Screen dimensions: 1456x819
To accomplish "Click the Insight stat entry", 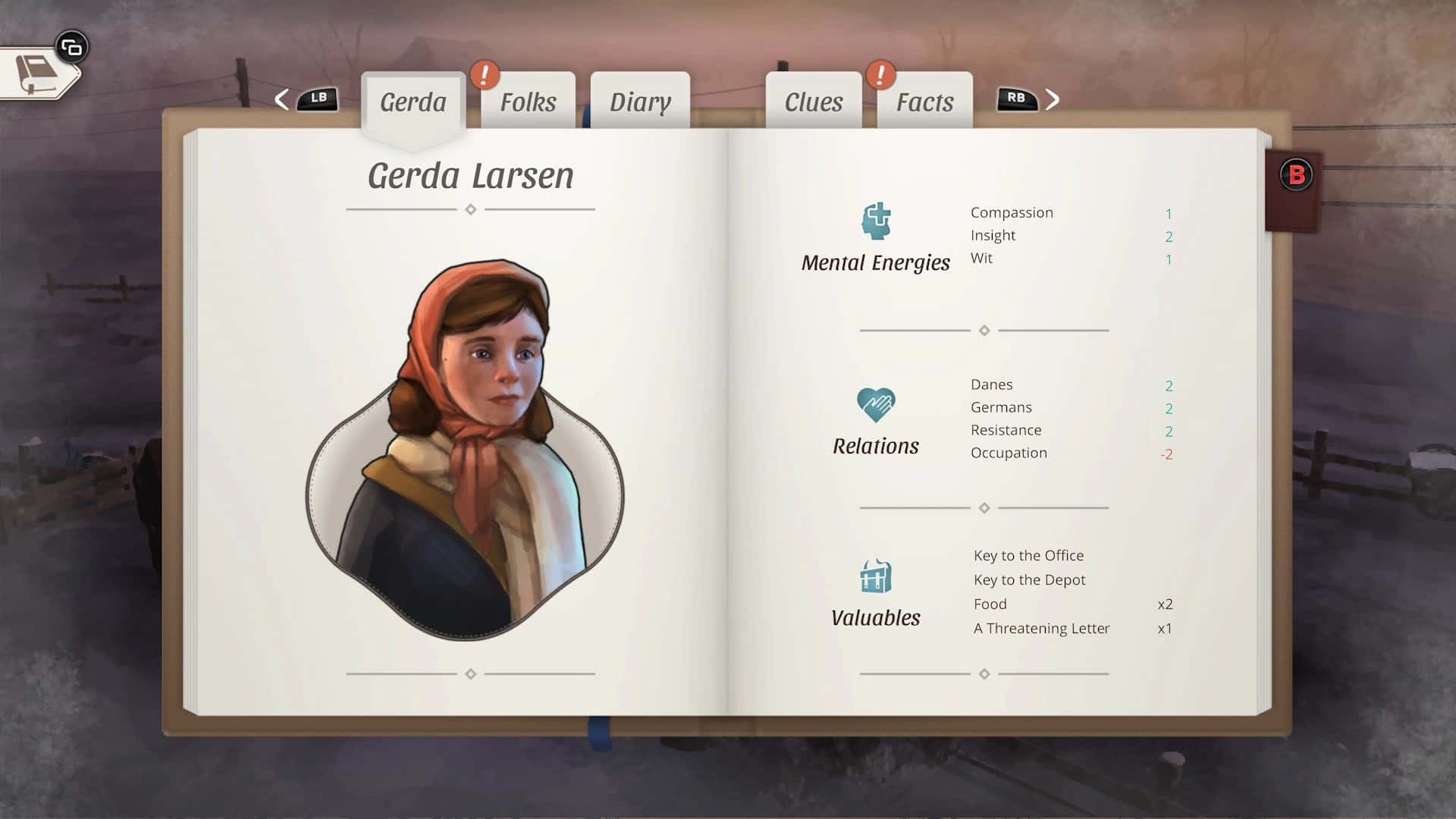I will tap(992, 235).
